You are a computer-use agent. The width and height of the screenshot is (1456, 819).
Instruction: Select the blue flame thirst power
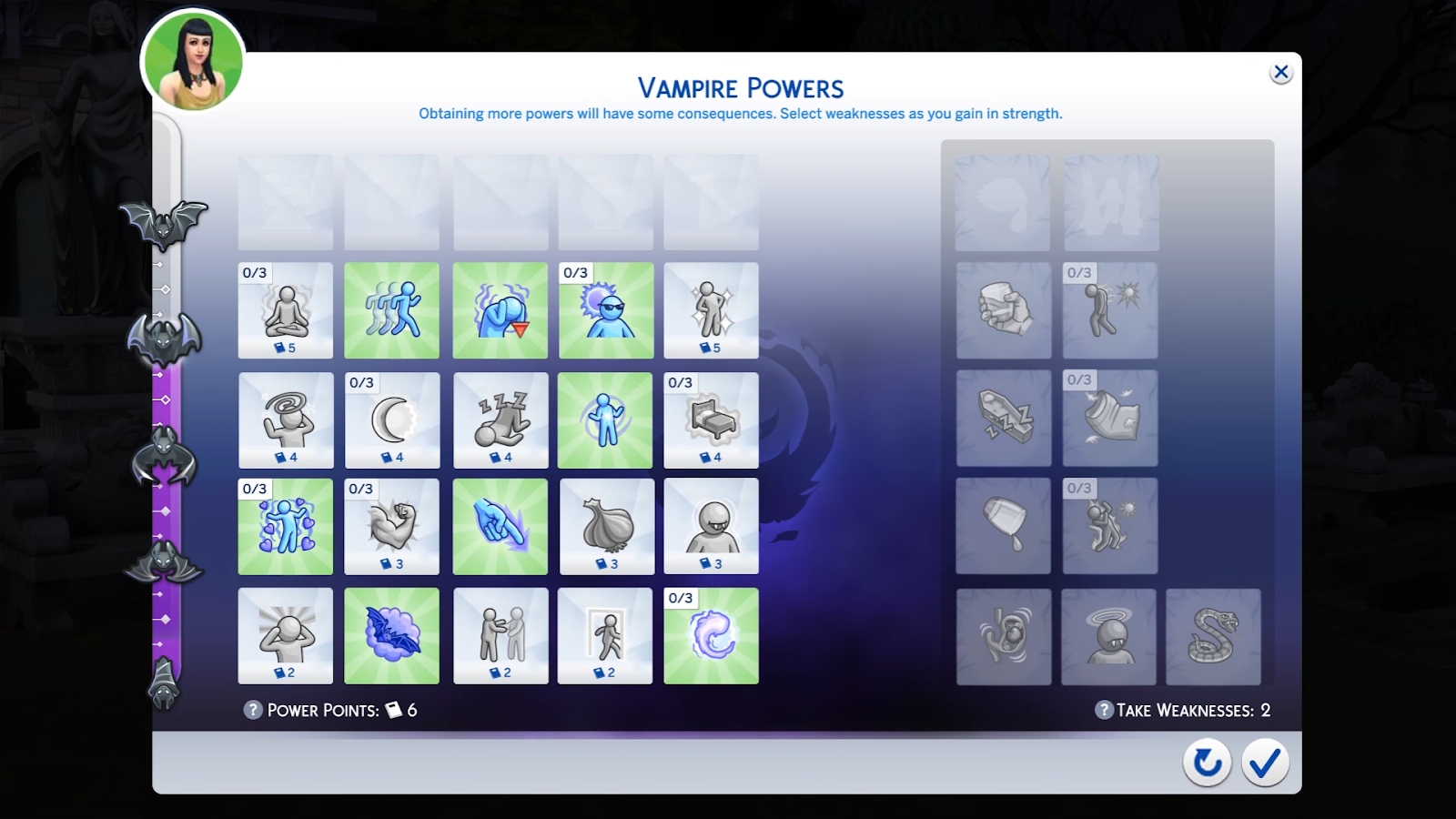(x=711, y=635)
